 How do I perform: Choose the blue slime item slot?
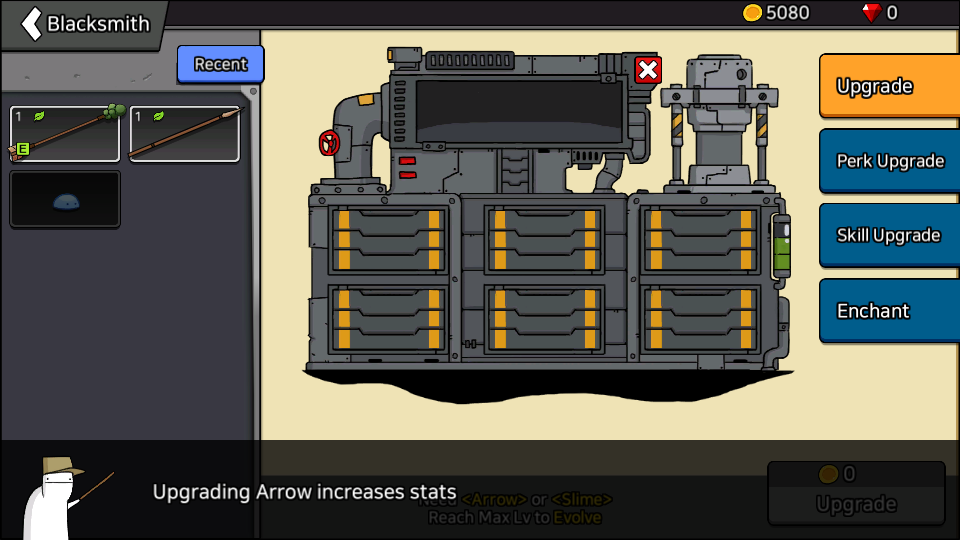65,199
